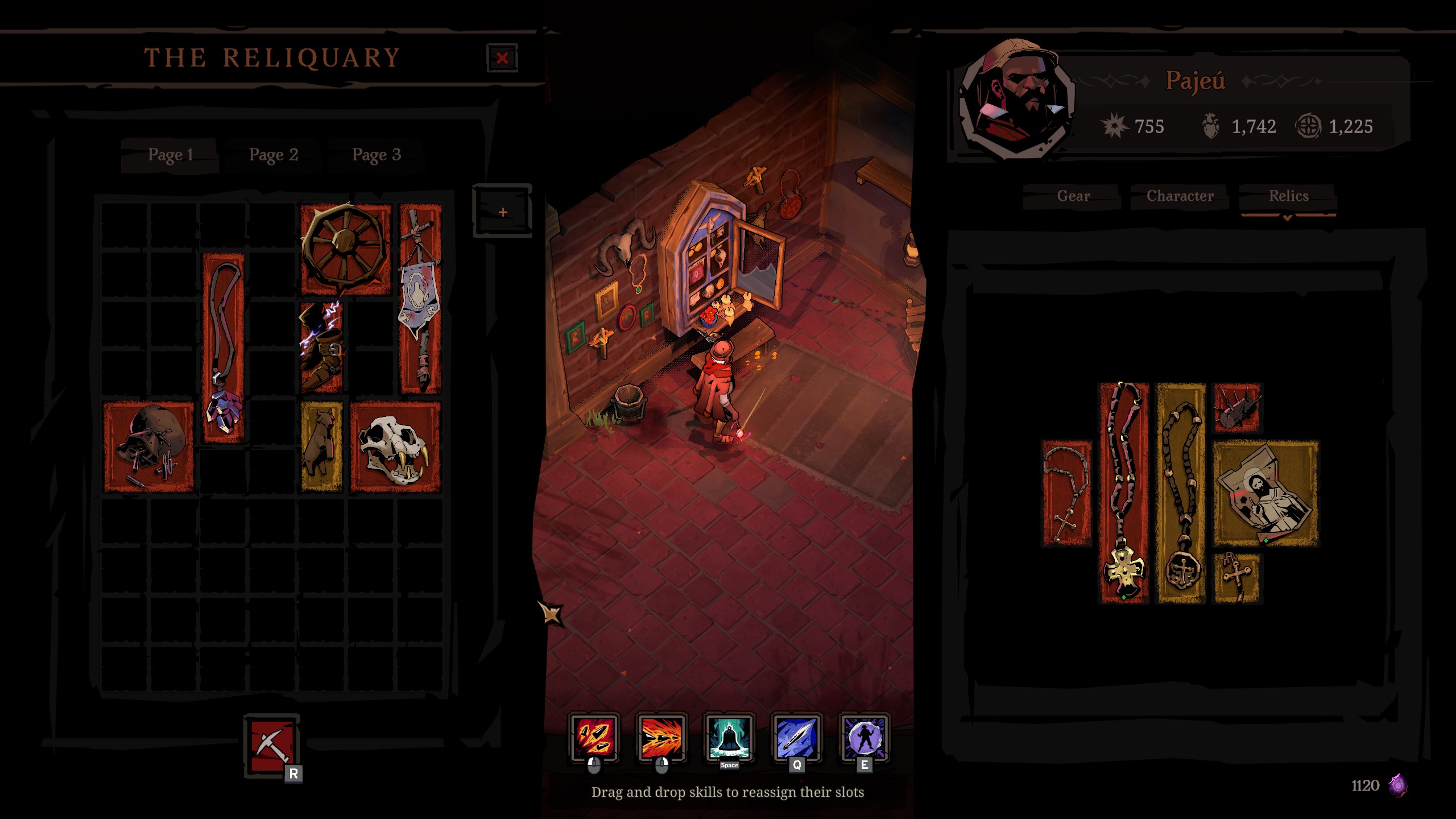
Task: Show Page 3 of the Reliquary
Action: (x=377, y=155)
